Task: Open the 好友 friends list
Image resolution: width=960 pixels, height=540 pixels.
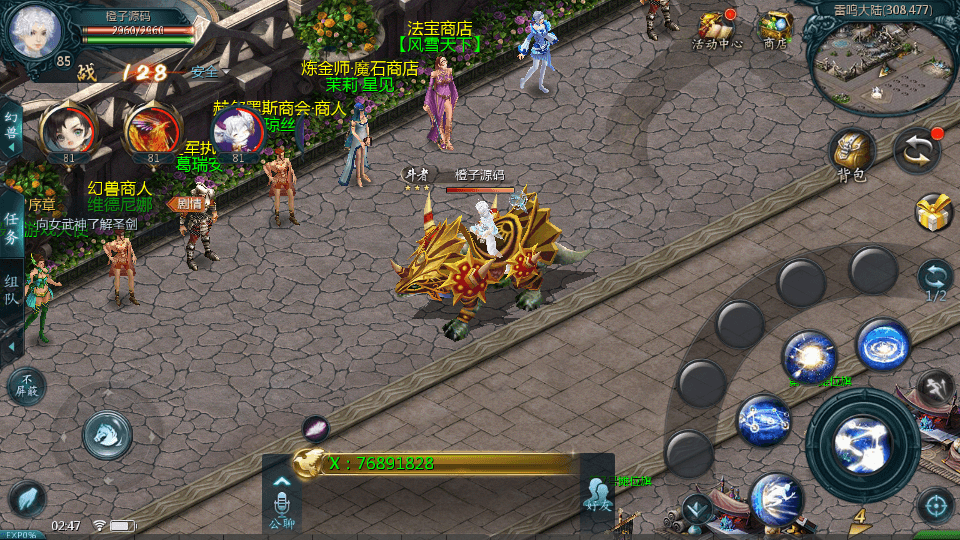Action: 597,497
